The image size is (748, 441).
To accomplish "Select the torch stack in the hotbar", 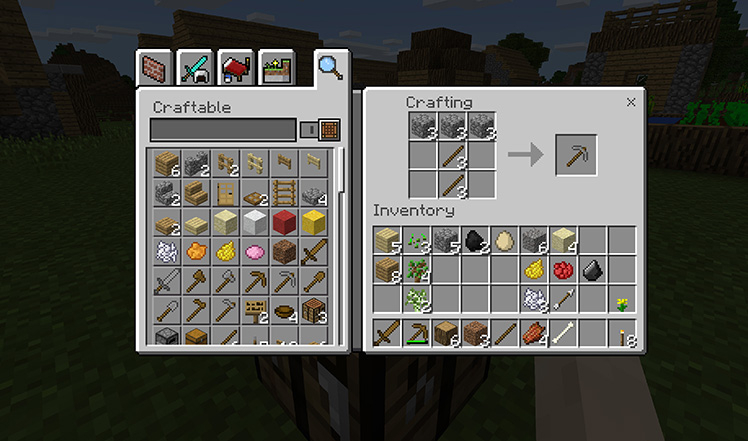I will (621, 333).
